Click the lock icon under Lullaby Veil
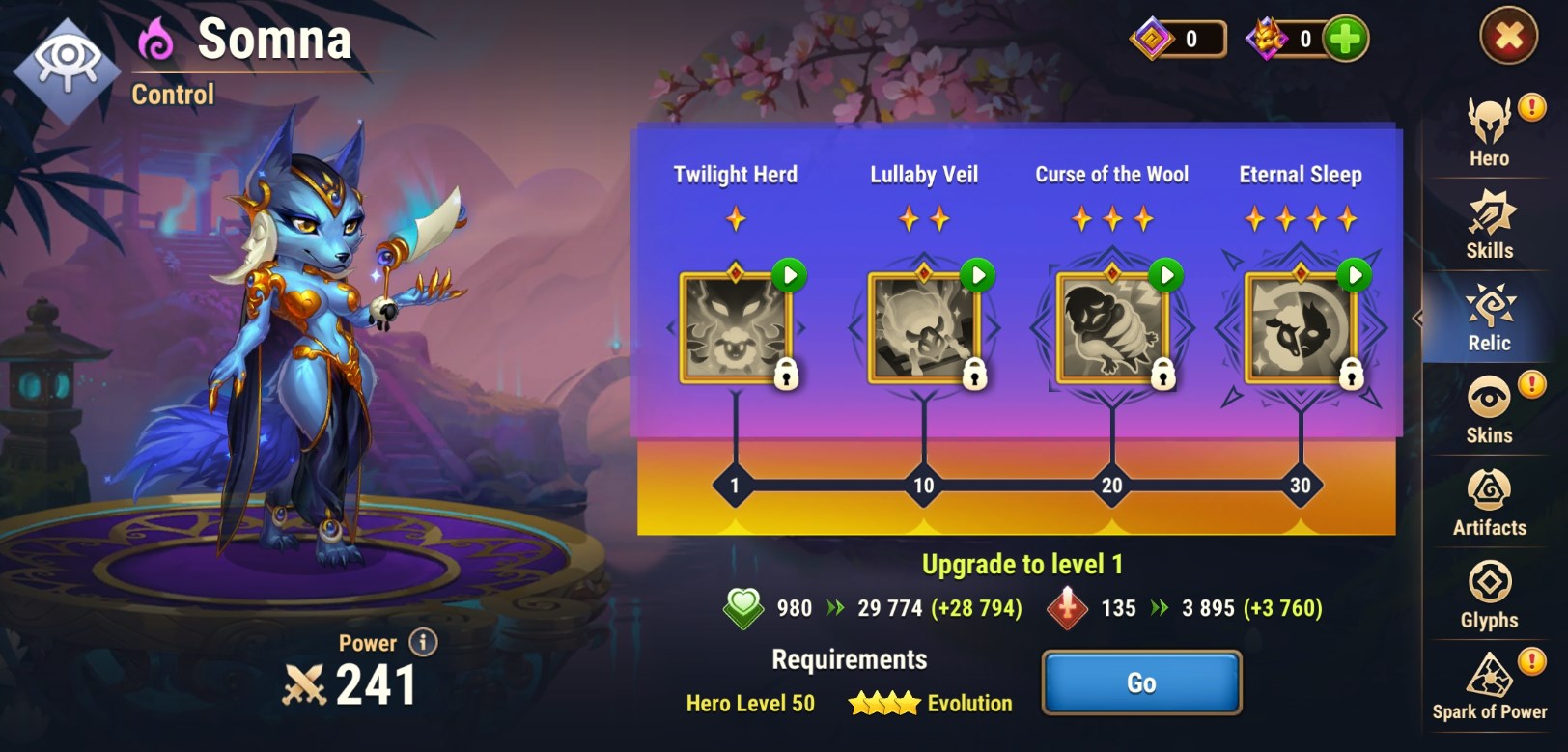 click(976, 376)
